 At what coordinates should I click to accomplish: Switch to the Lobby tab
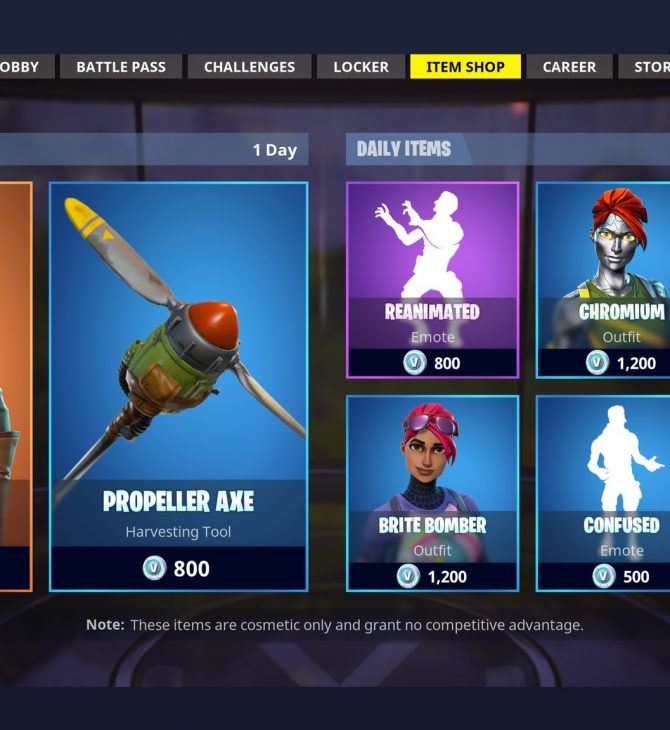point(20,67)
